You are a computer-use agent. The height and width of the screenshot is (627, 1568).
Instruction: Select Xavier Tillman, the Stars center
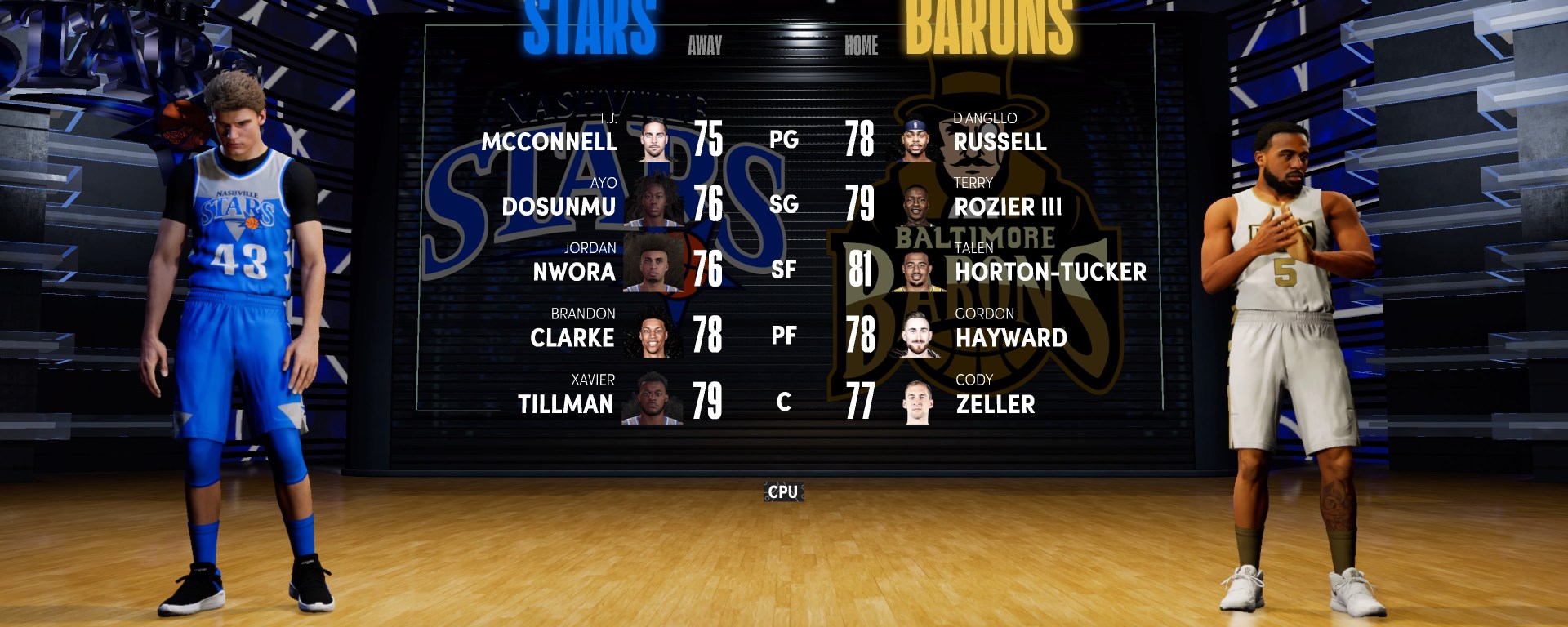(x=565, y=403)
